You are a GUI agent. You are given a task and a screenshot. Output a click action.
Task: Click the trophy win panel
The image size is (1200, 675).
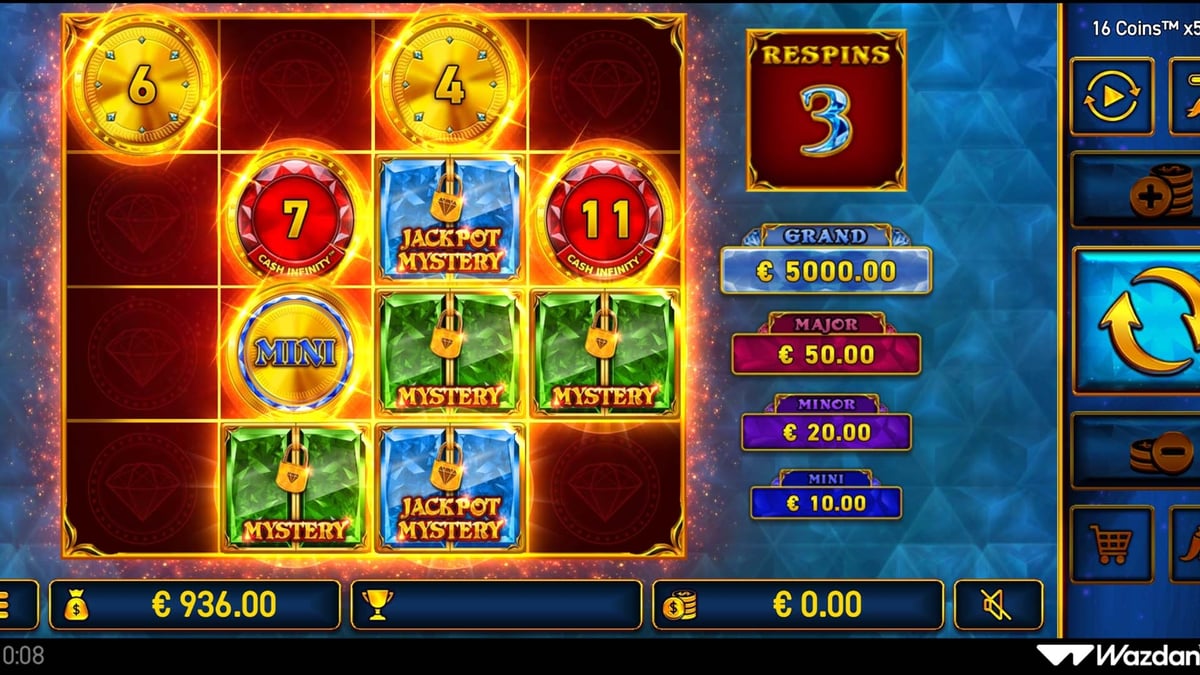coord(496,605)
